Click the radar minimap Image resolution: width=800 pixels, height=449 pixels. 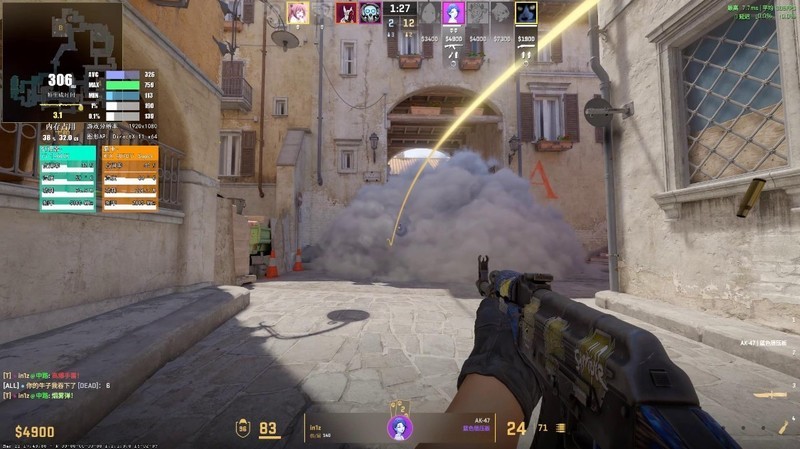point(60,60)
